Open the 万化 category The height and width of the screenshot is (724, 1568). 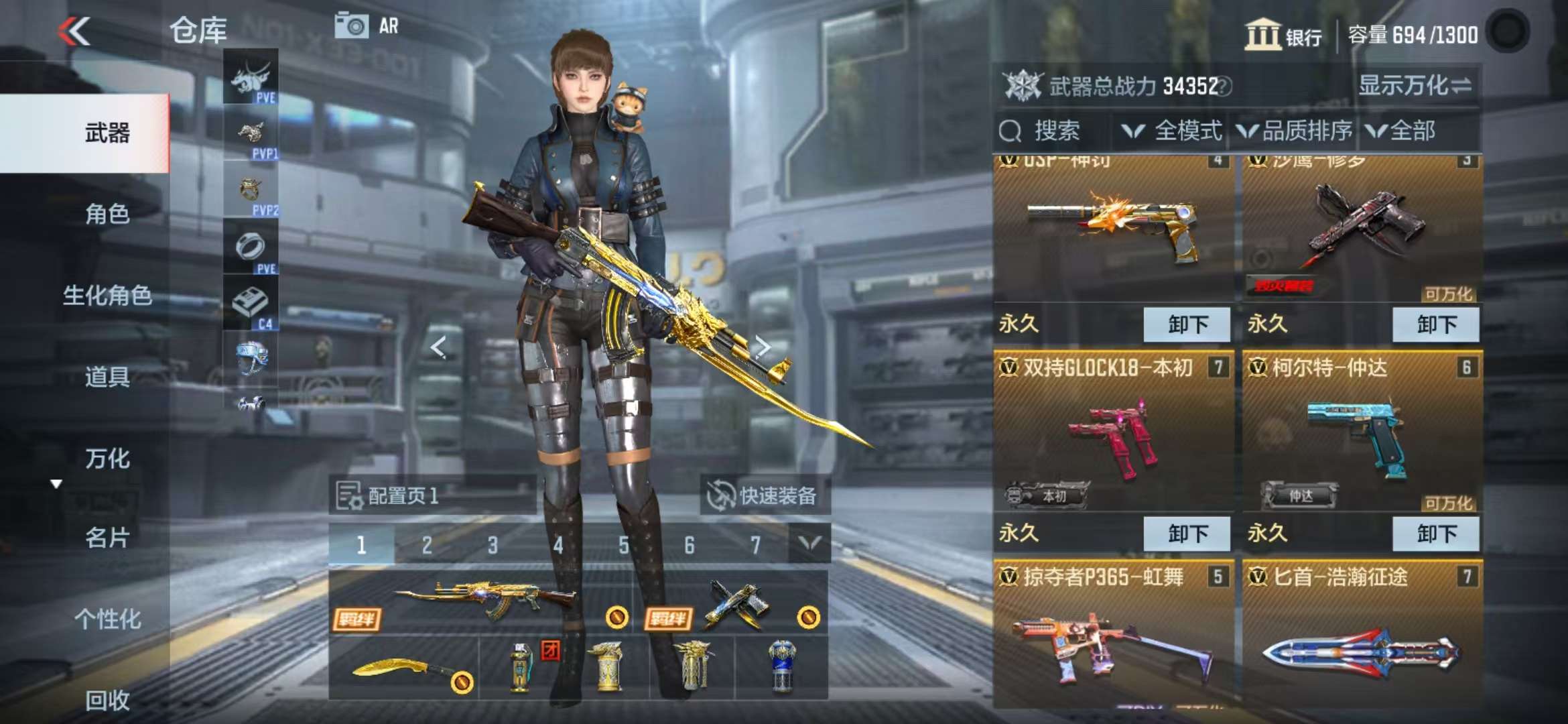pos(107,459)
